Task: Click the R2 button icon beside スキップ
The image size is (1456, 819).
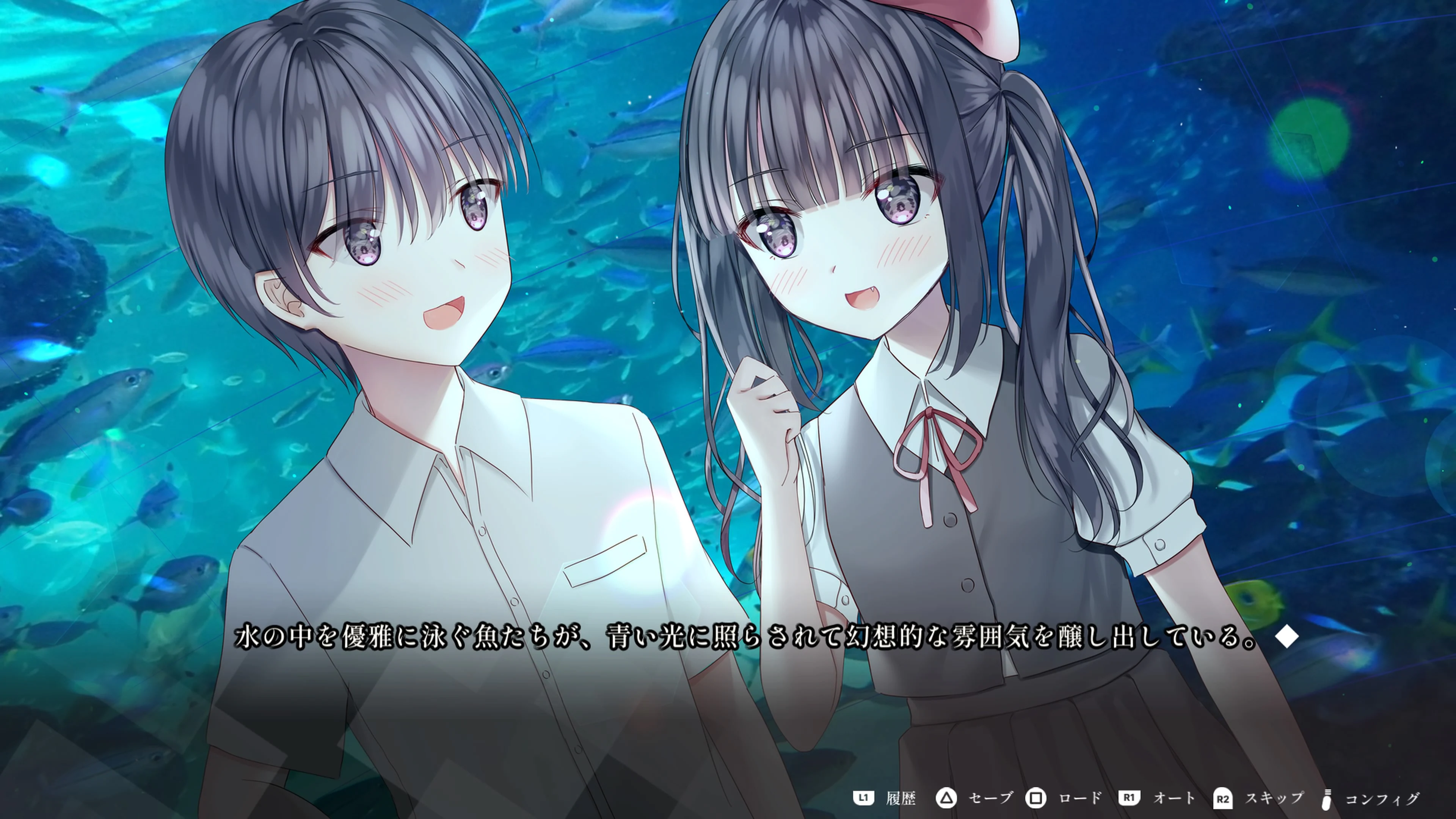Action: pyautogui.click(x=1224, y=798)
